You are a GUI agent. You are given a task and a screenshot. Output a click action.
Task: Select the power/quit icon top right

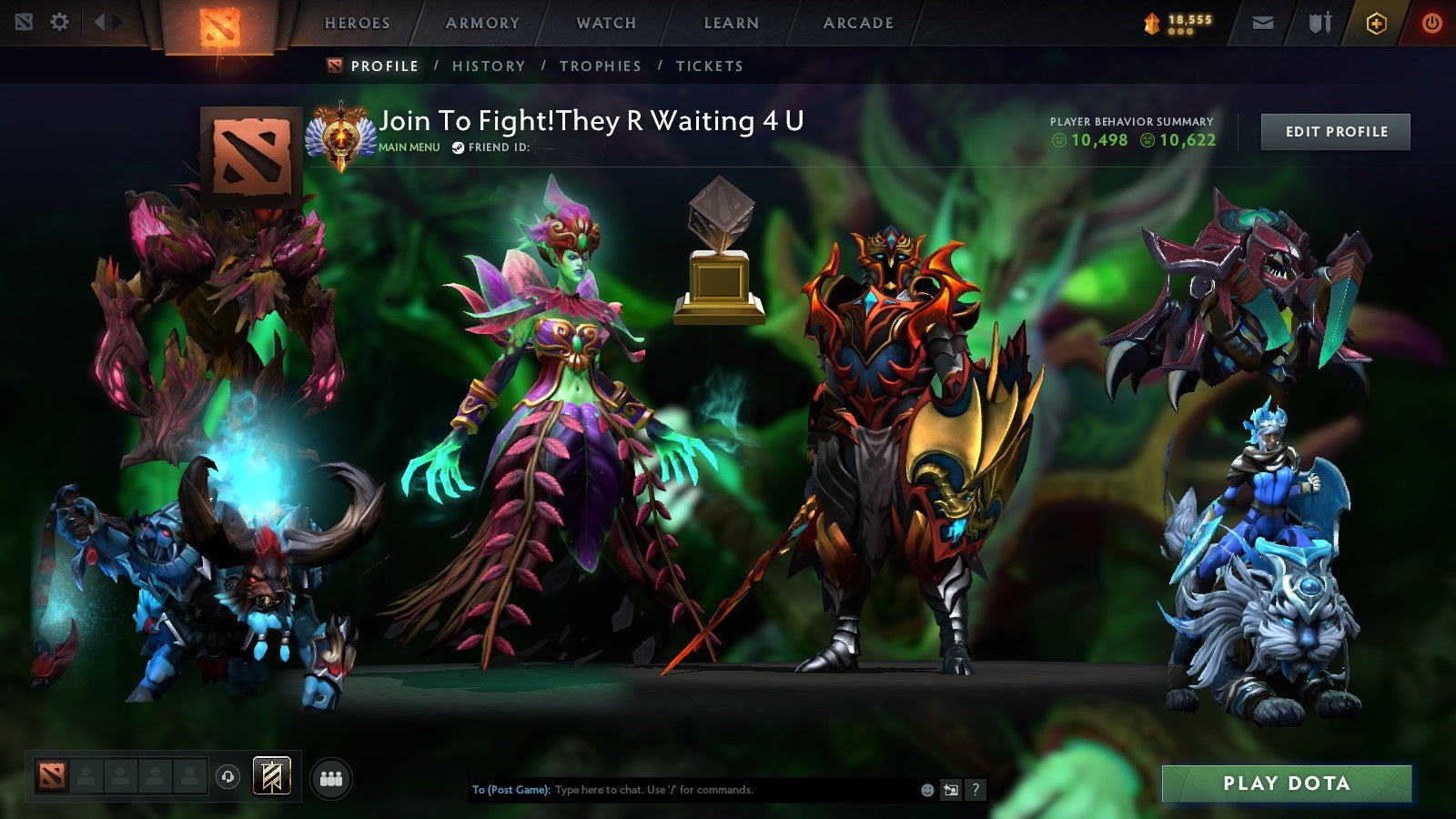pos(1431,23)
